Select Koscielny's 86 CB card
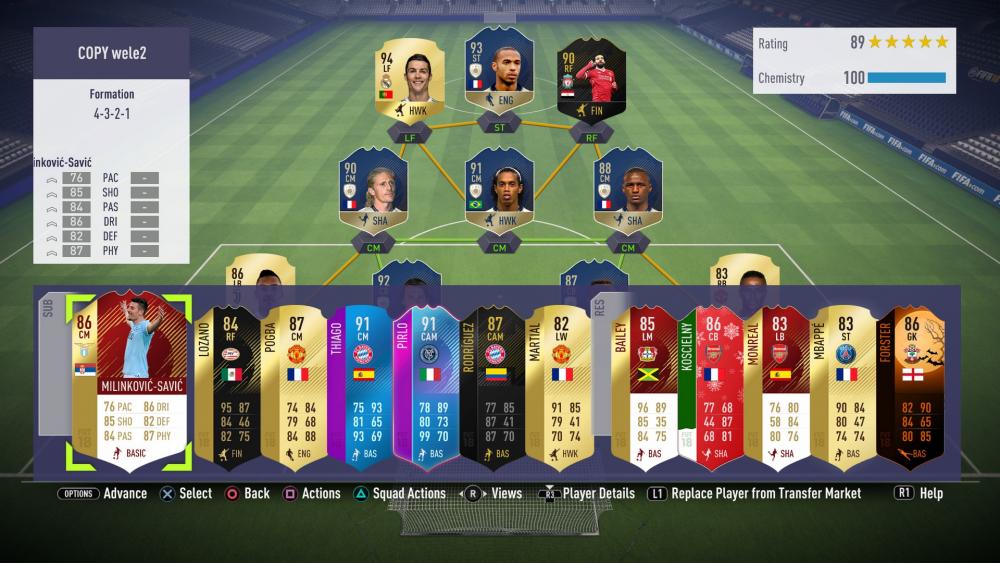Image resolution: width=1000 pixels, height=563 pixels. [x=713, y=385]
